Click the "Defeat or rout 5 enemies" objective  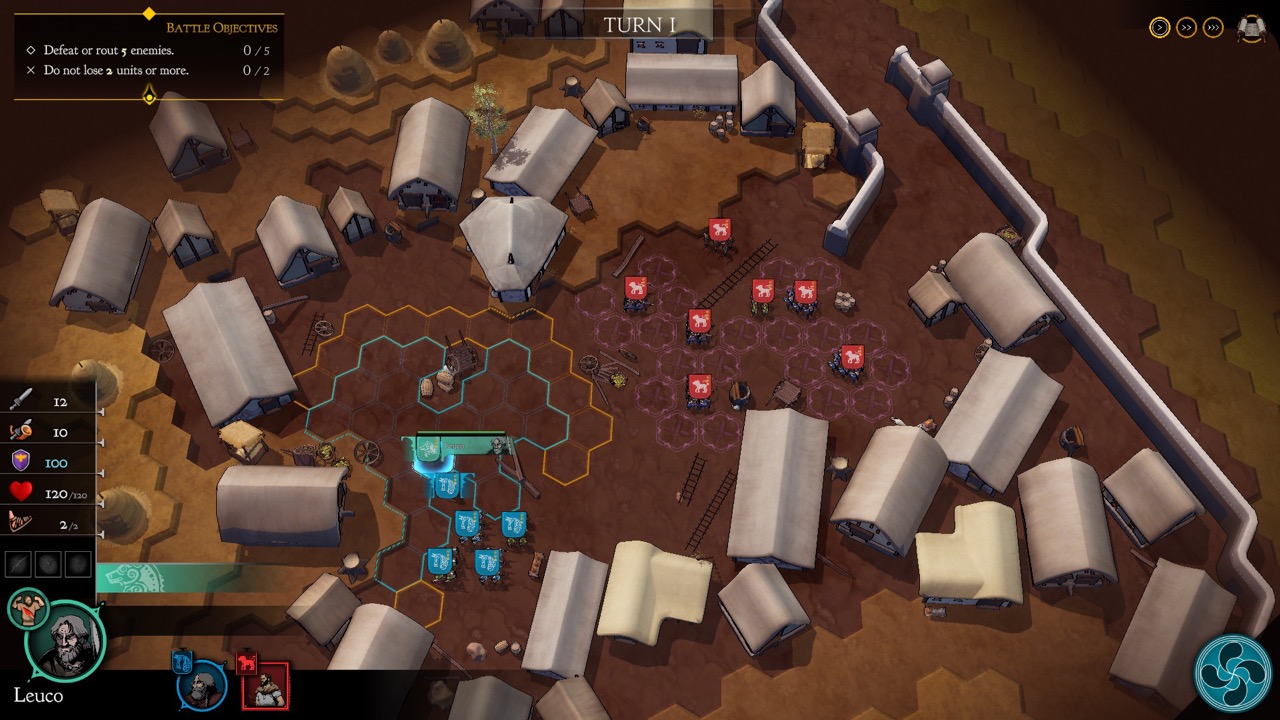(109, 50)
